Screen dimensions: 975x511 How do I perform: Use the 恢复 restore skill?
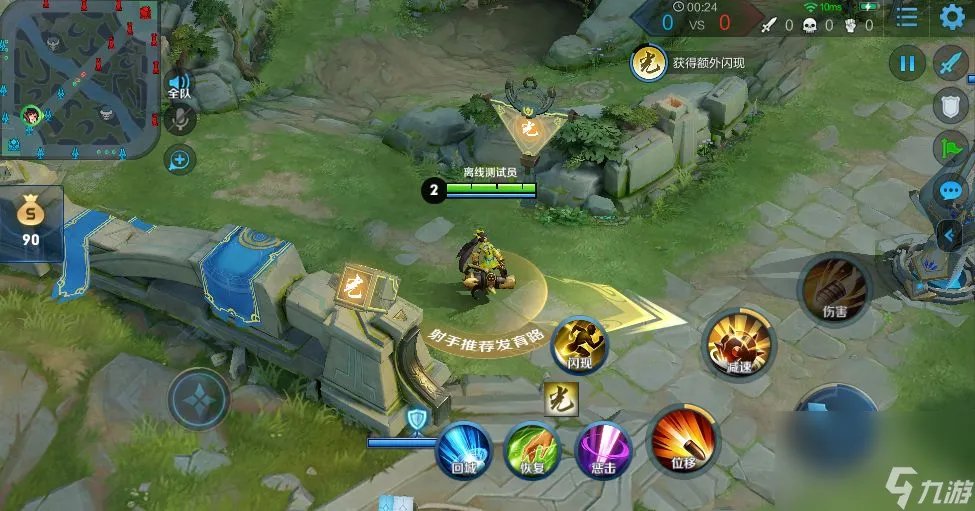point(531,450)
